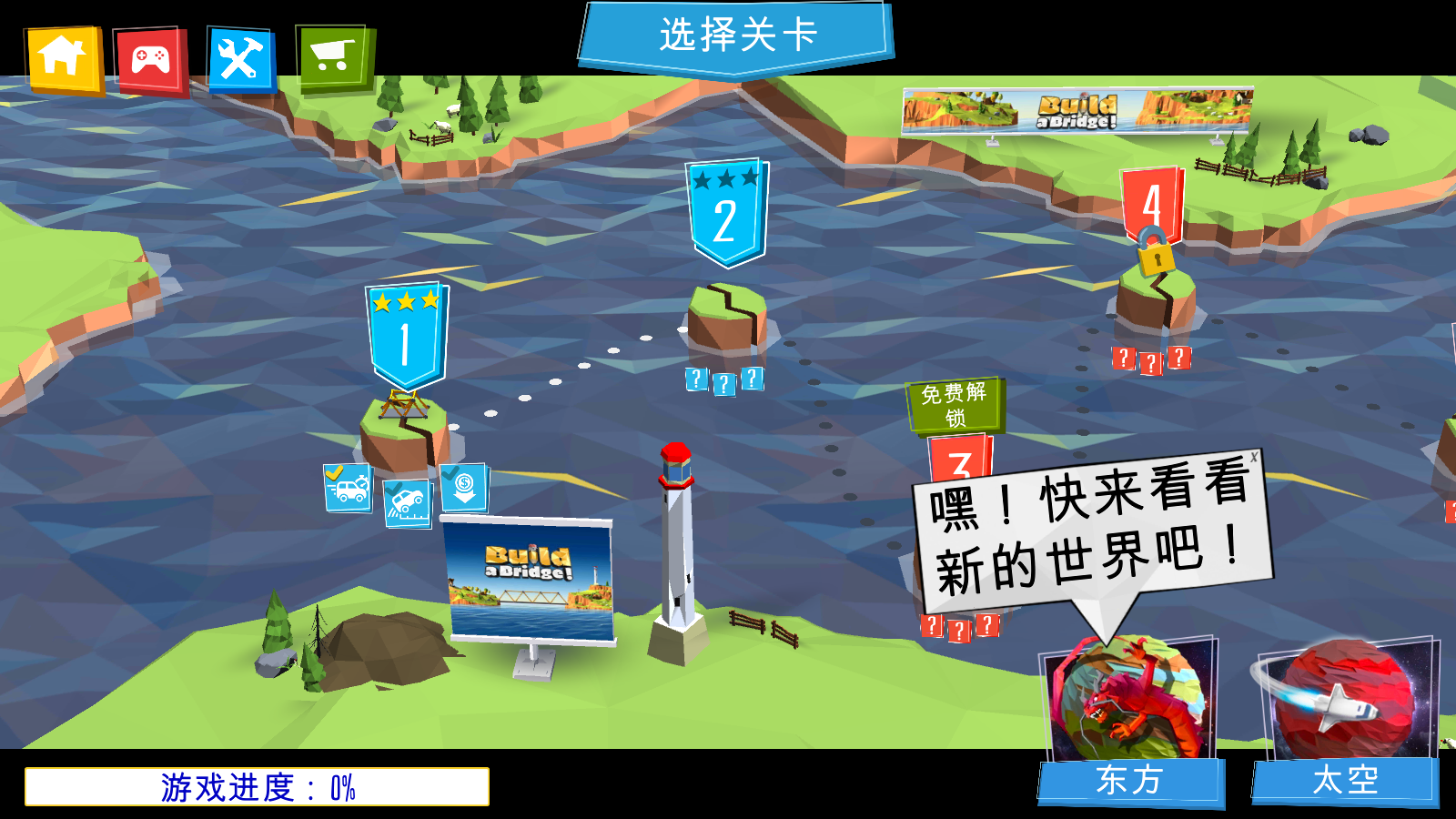Screen dimensions: 1456x819
Task: Select the dollar coin collect achievement badge
Action: point(466,487)
